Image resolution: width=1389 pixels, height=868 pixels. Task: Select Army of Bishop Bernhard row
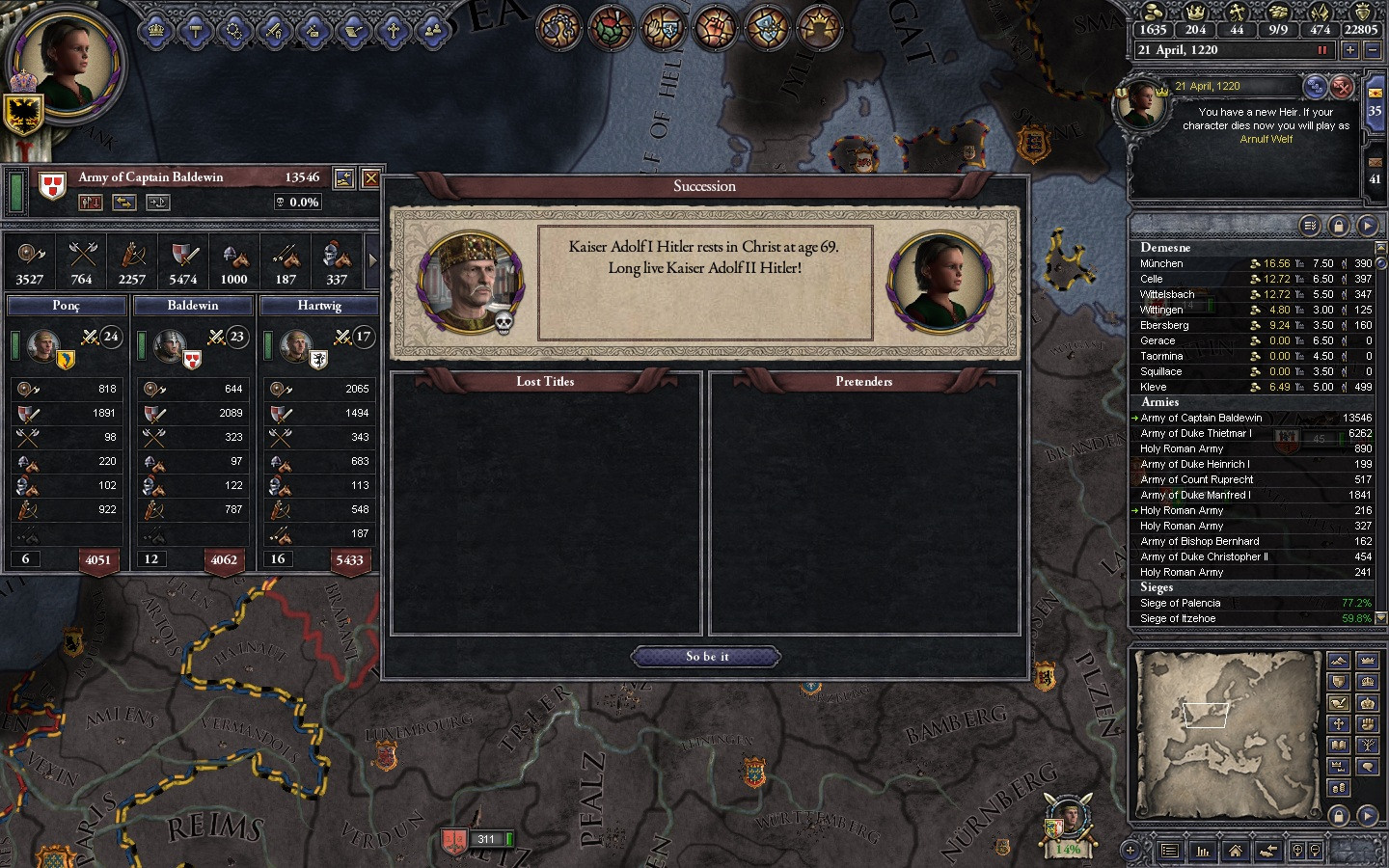click(1199, 541)
